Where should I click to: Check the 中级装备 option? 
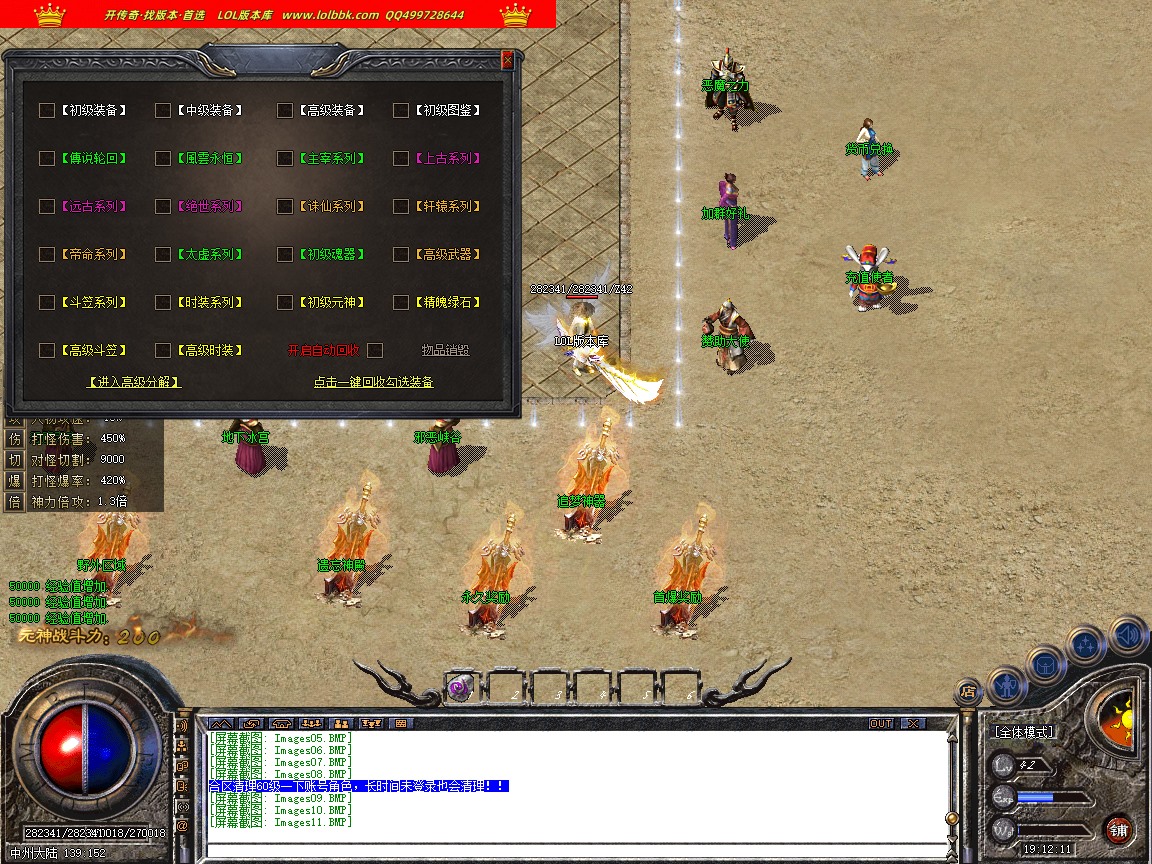pyautogui.click(x=163, y=110)
